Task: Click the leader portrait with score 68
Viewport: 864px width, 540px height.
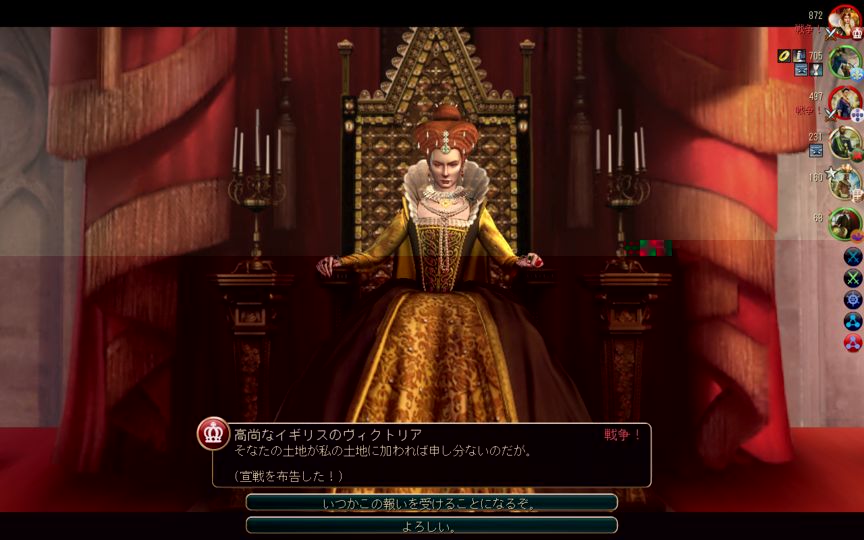Action: (x=844, y=223)
